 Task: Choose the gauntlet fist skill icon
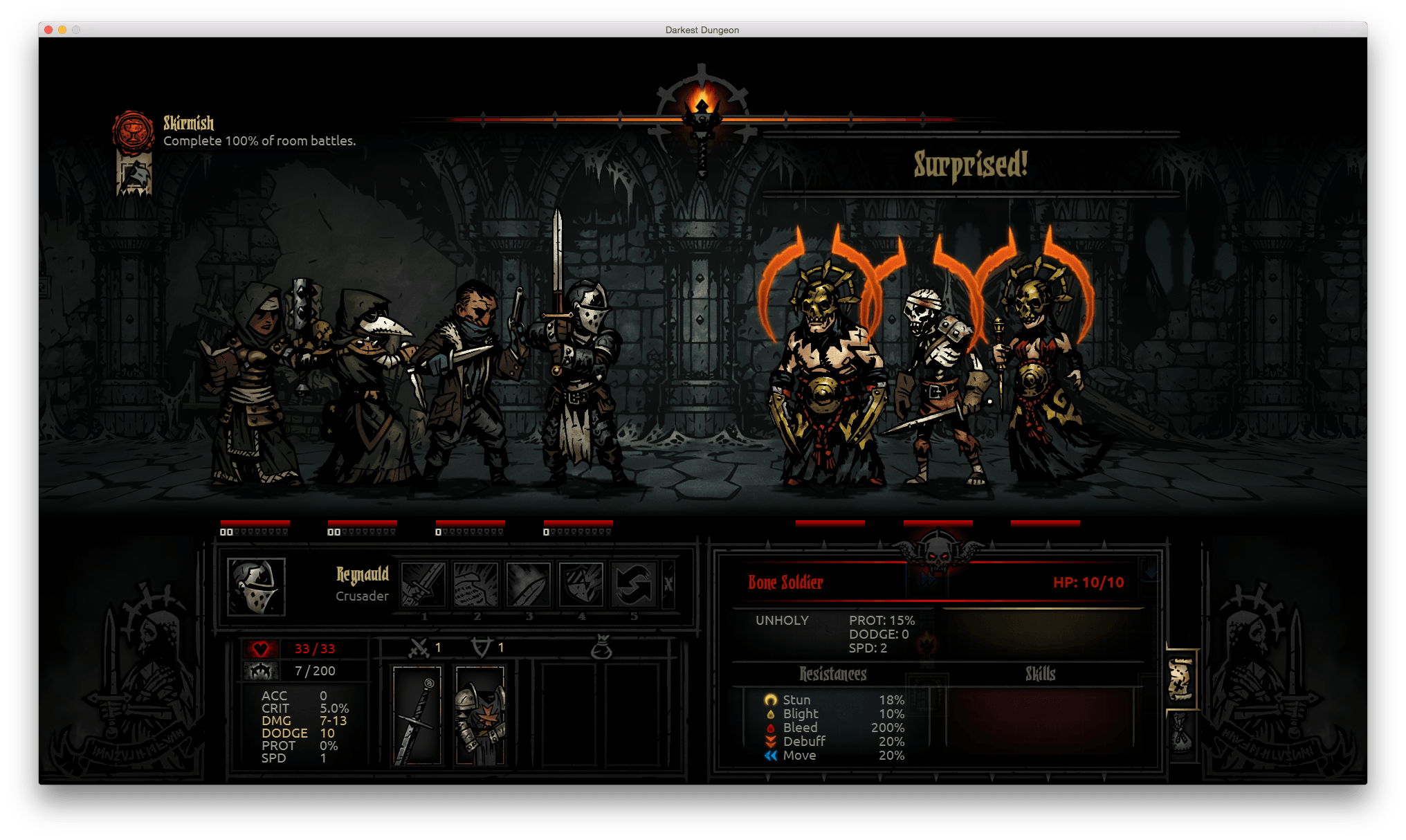click(476, 585)
